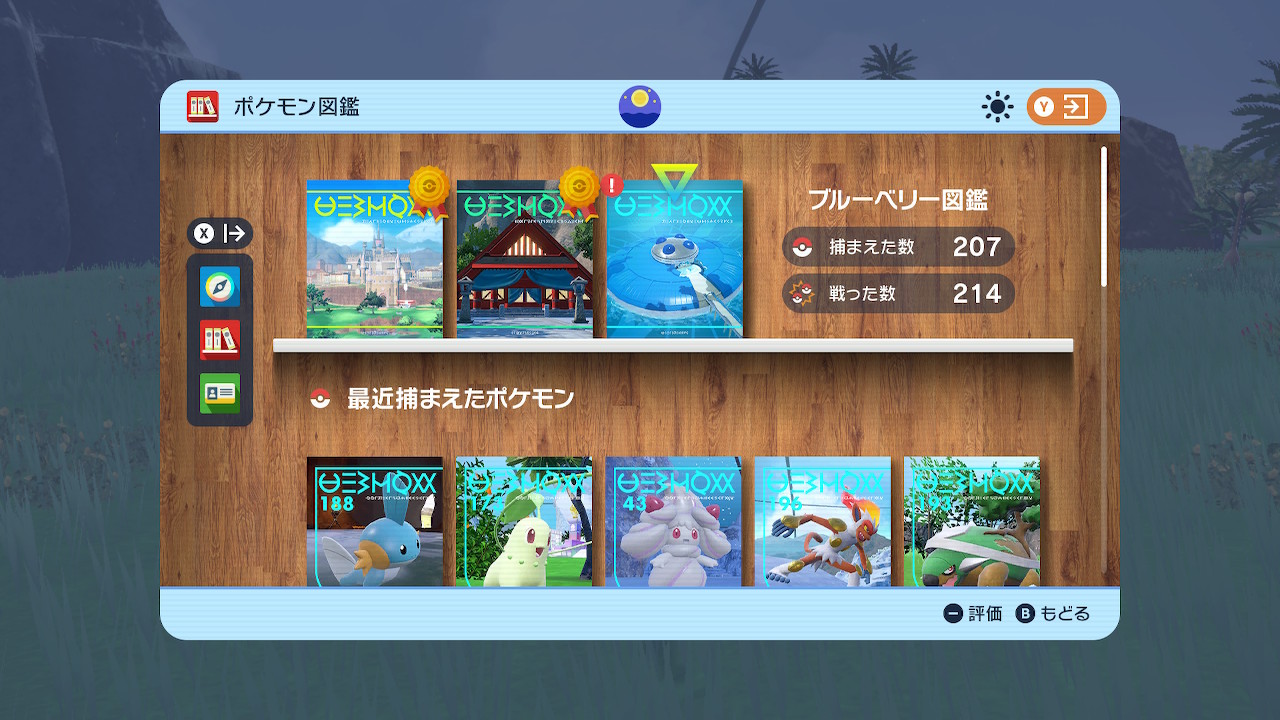Open the map app compass icon
This screenshot has height=720, width=1280.
[x=220, y=287]
